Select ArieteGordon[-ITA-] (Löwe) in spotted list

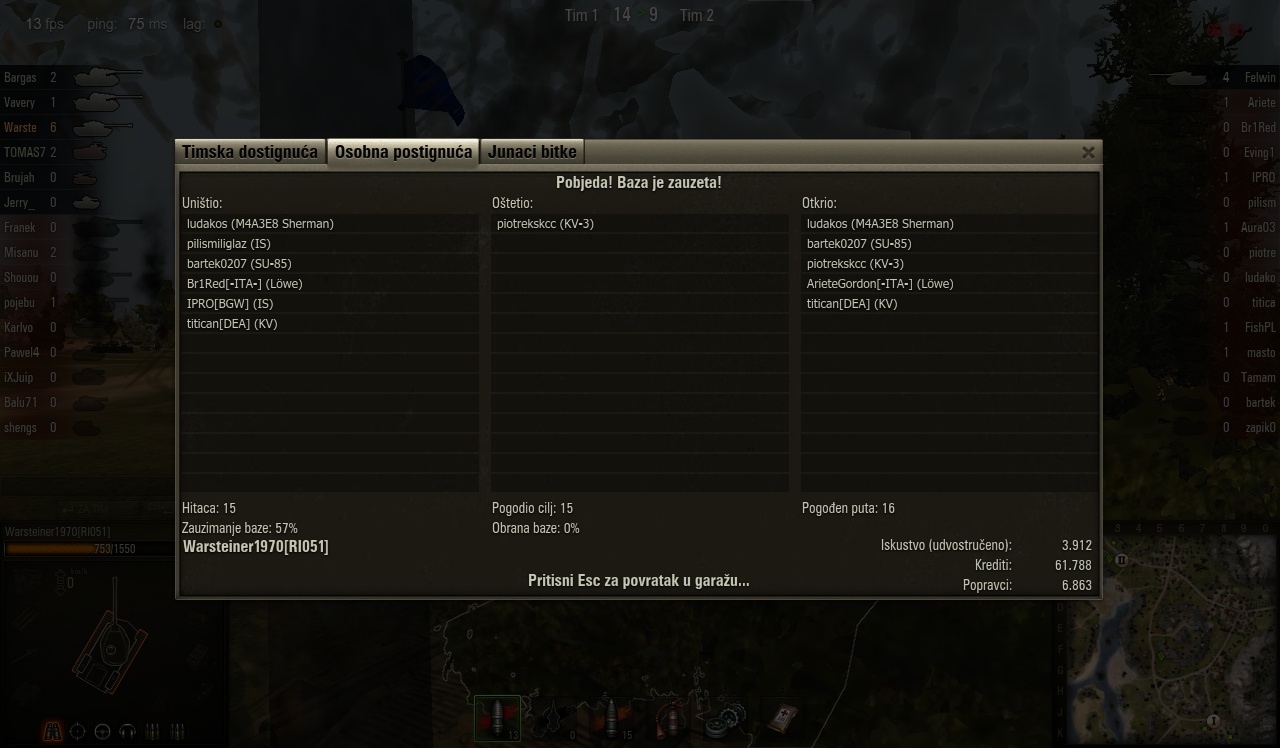(x=880, y=284)
